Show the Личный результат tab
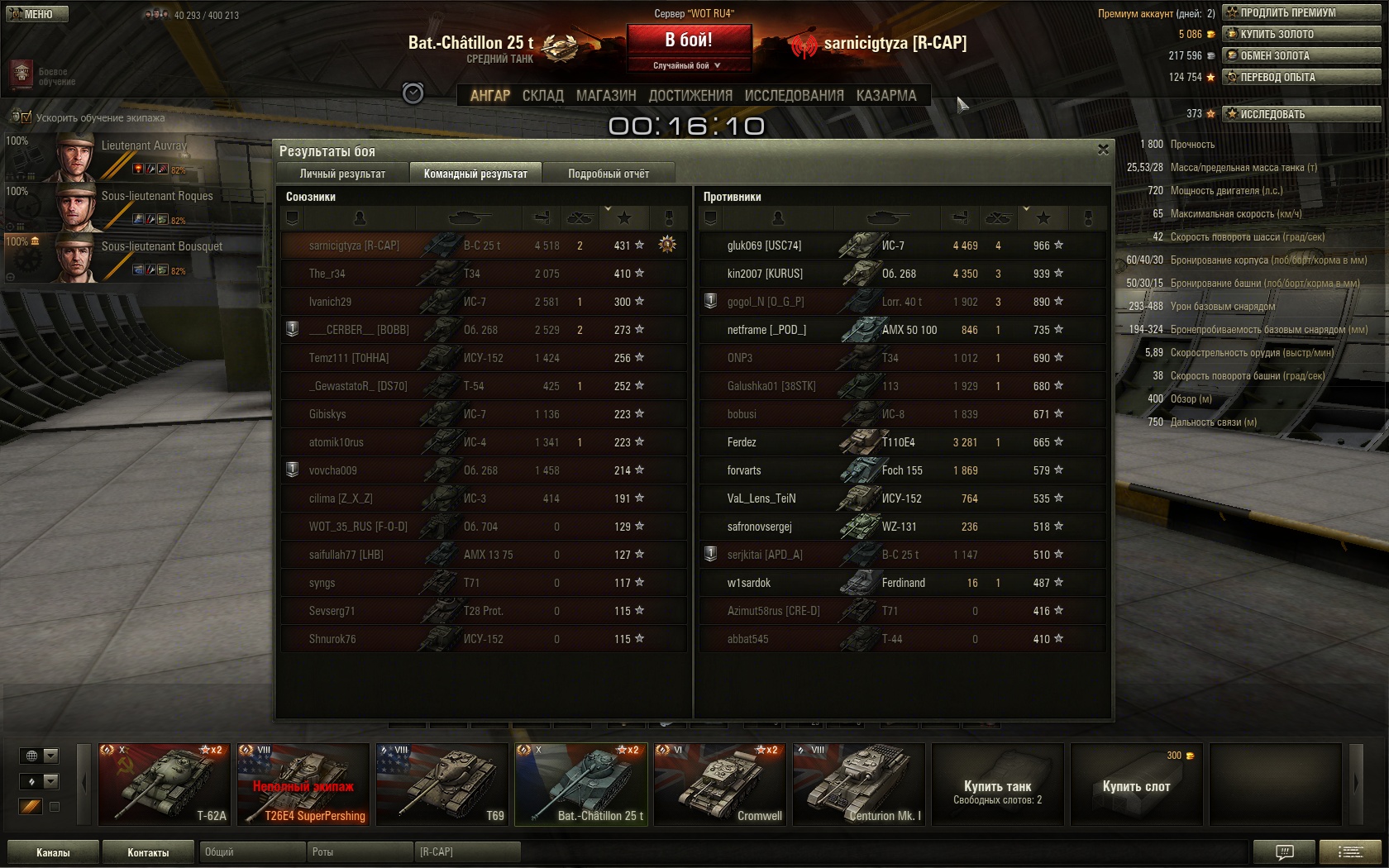Image resolution: width=1389 pixels, height=868 pixels. [342, 174]
